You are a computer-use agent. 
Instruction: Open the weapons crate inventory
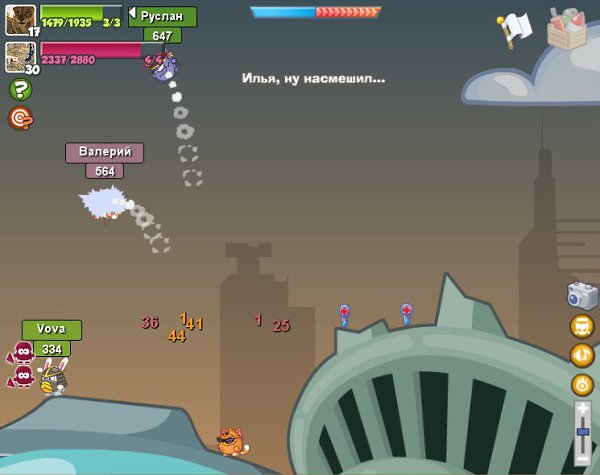[x=568, y=28]
